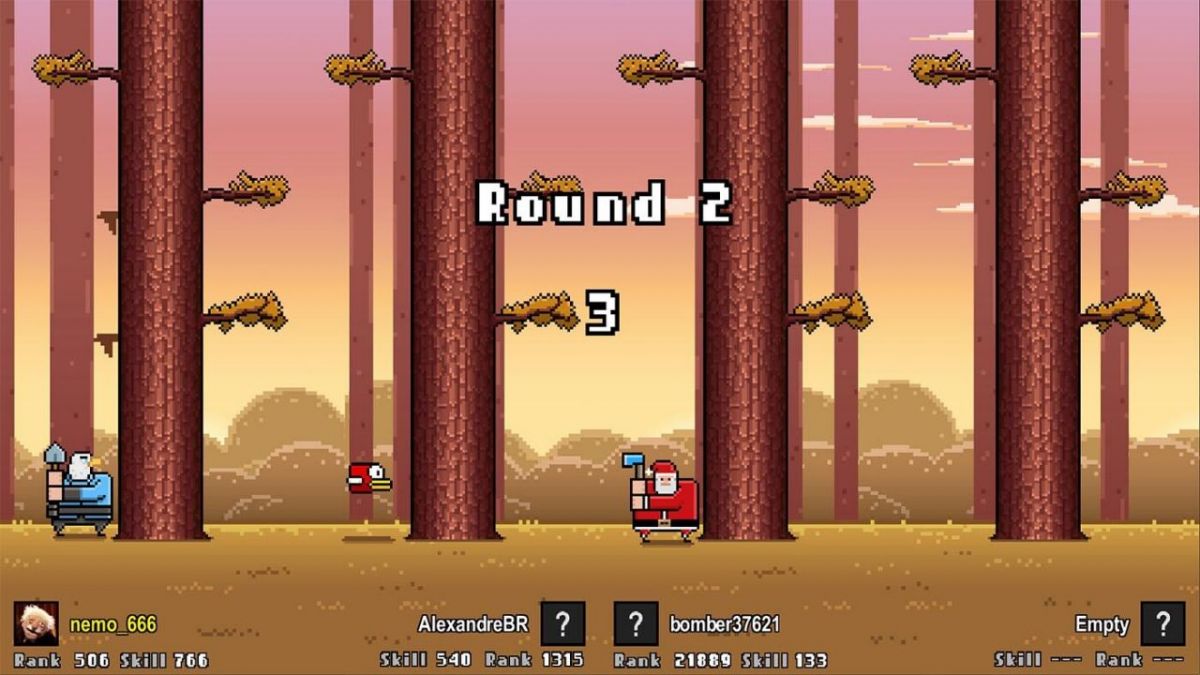Select the bomber37621 player name
Screen dimensions: 1200x675
click(725, 625)
